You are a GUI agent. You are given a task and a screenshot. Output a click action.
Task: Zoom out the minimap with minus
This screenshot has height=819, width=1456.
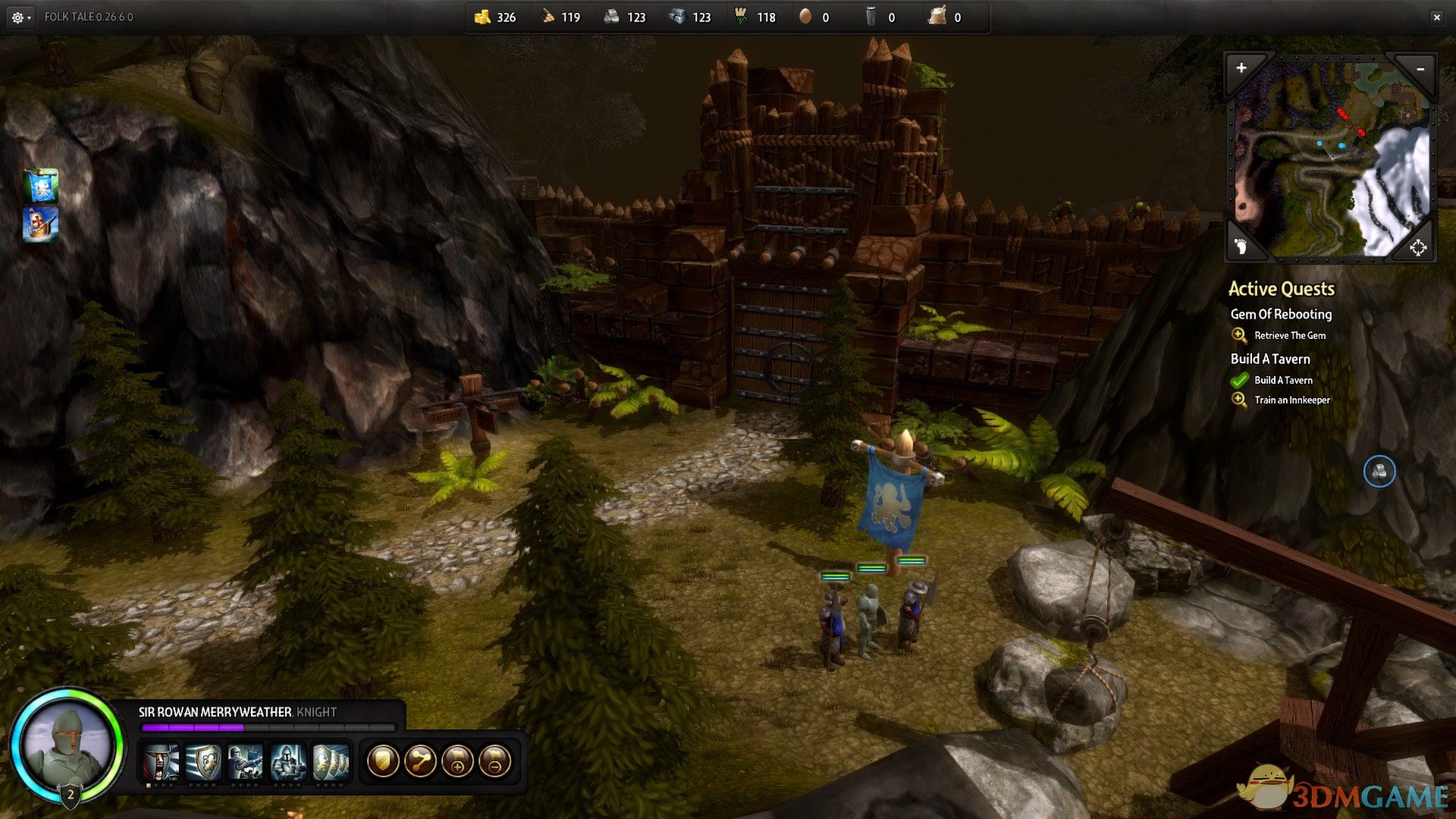tap(1420, 69)
